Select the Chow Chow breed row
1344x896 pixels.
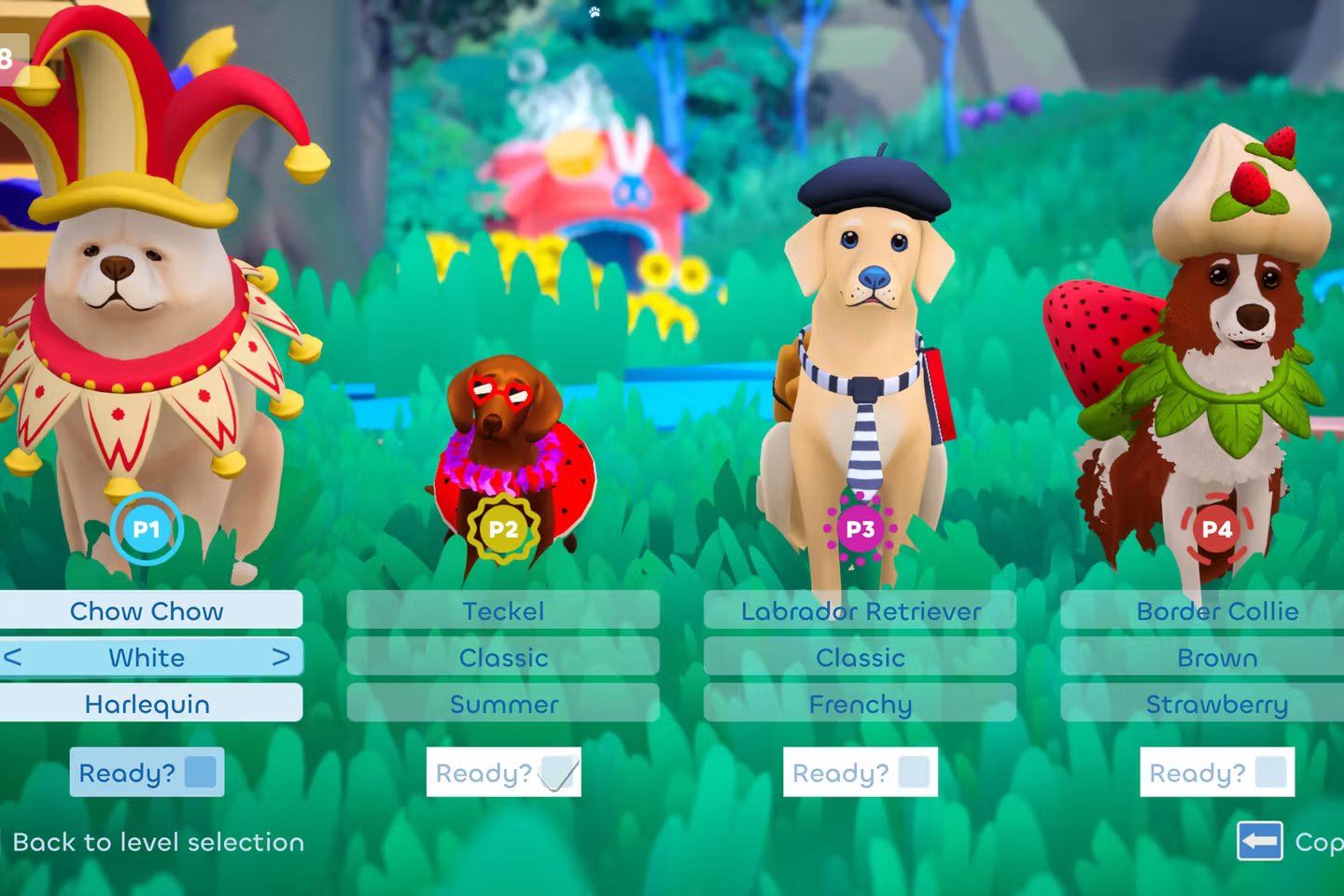coord(147,610)
